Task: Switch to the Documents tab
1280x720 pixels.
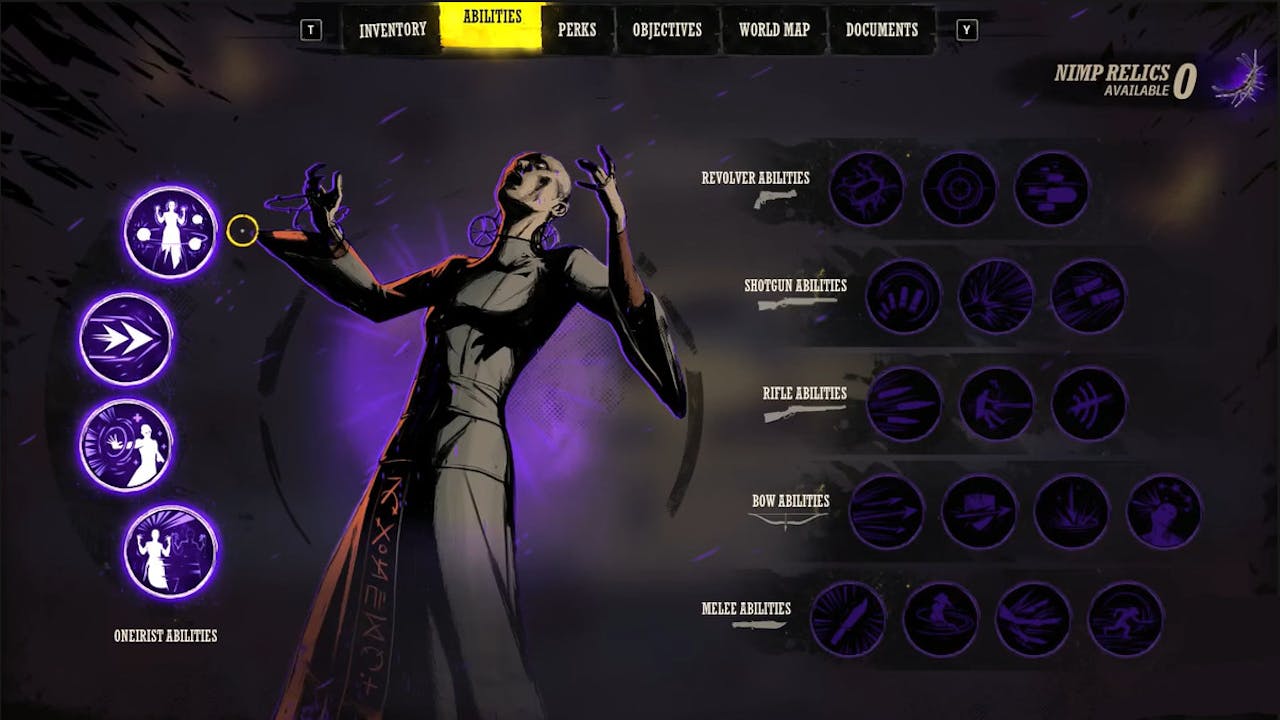Action: (881, 30)
